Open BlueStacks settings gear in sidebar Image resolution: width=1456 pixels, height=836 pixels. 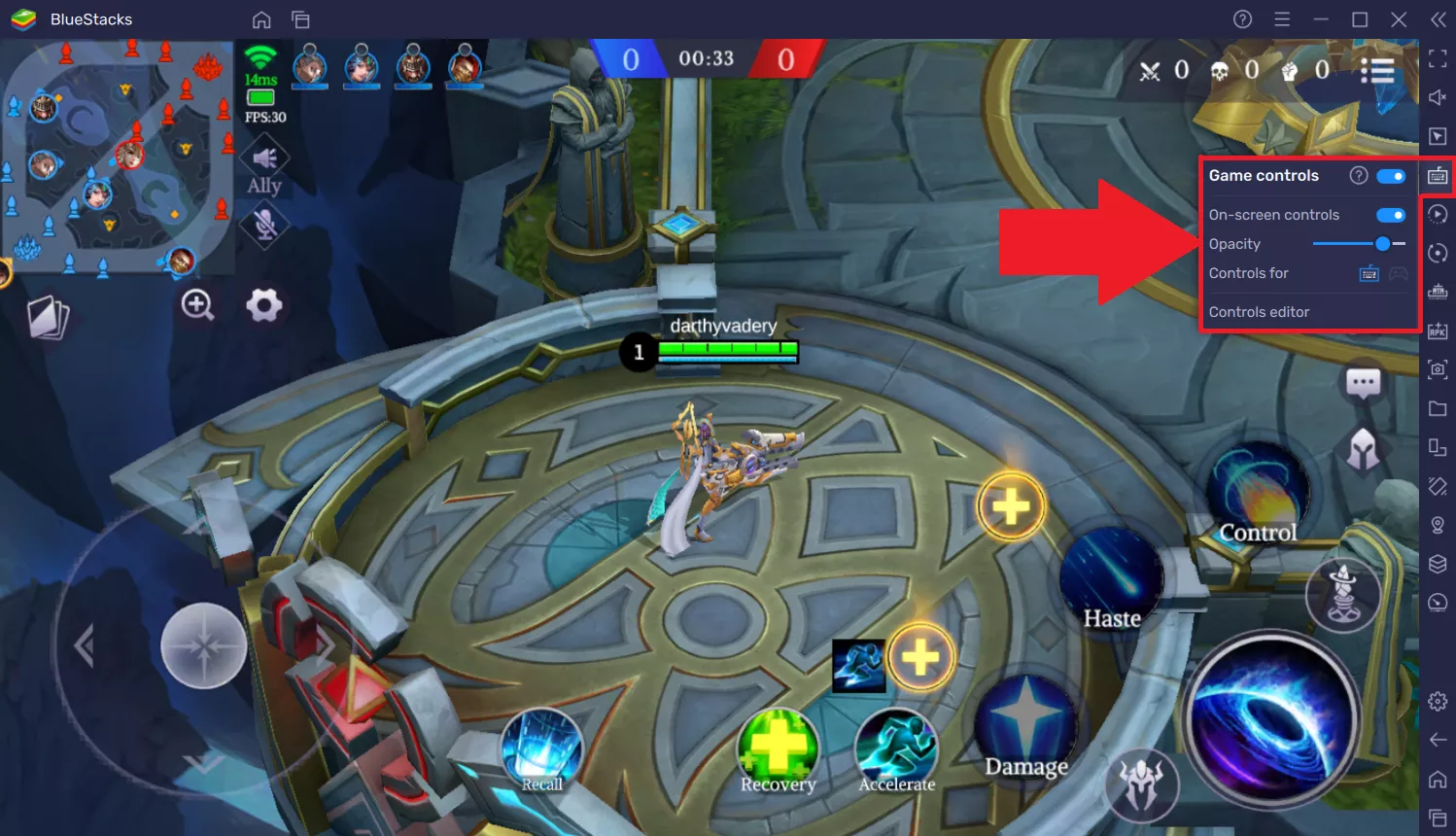1438,700
